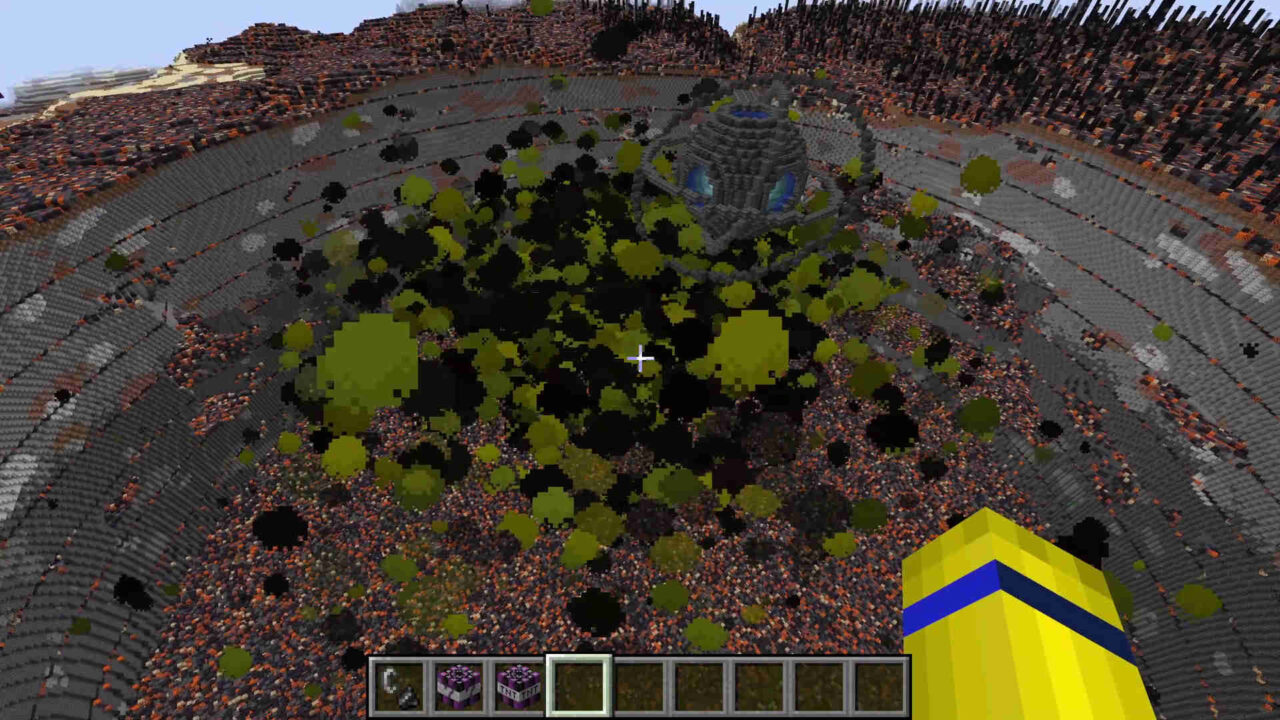1280x720 pixels.
Task: Click the large lime tree canopy left of center
Action: coord(370,355)
